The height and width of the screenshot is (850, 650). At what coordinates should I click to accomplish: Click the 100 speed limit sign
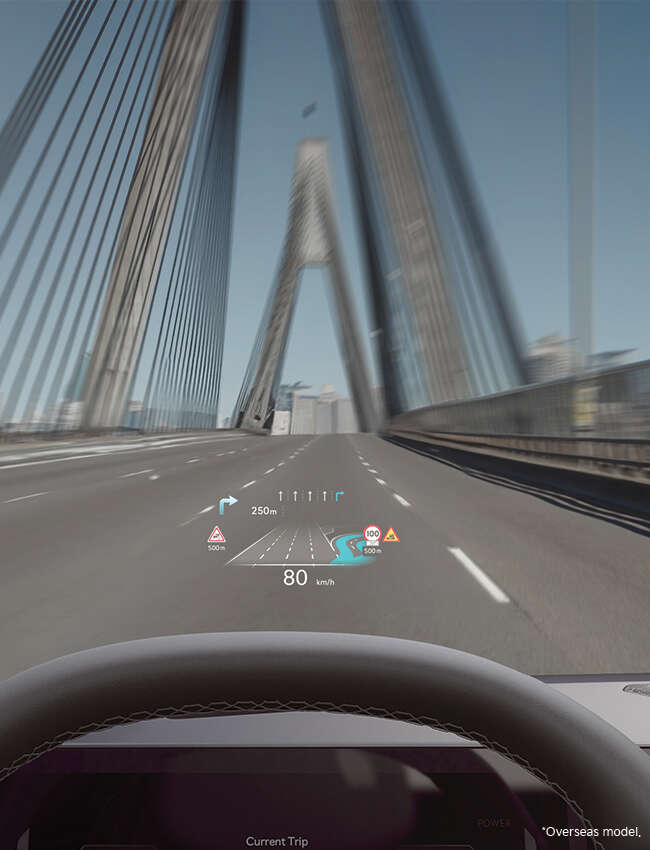click(x=372, y=534)
